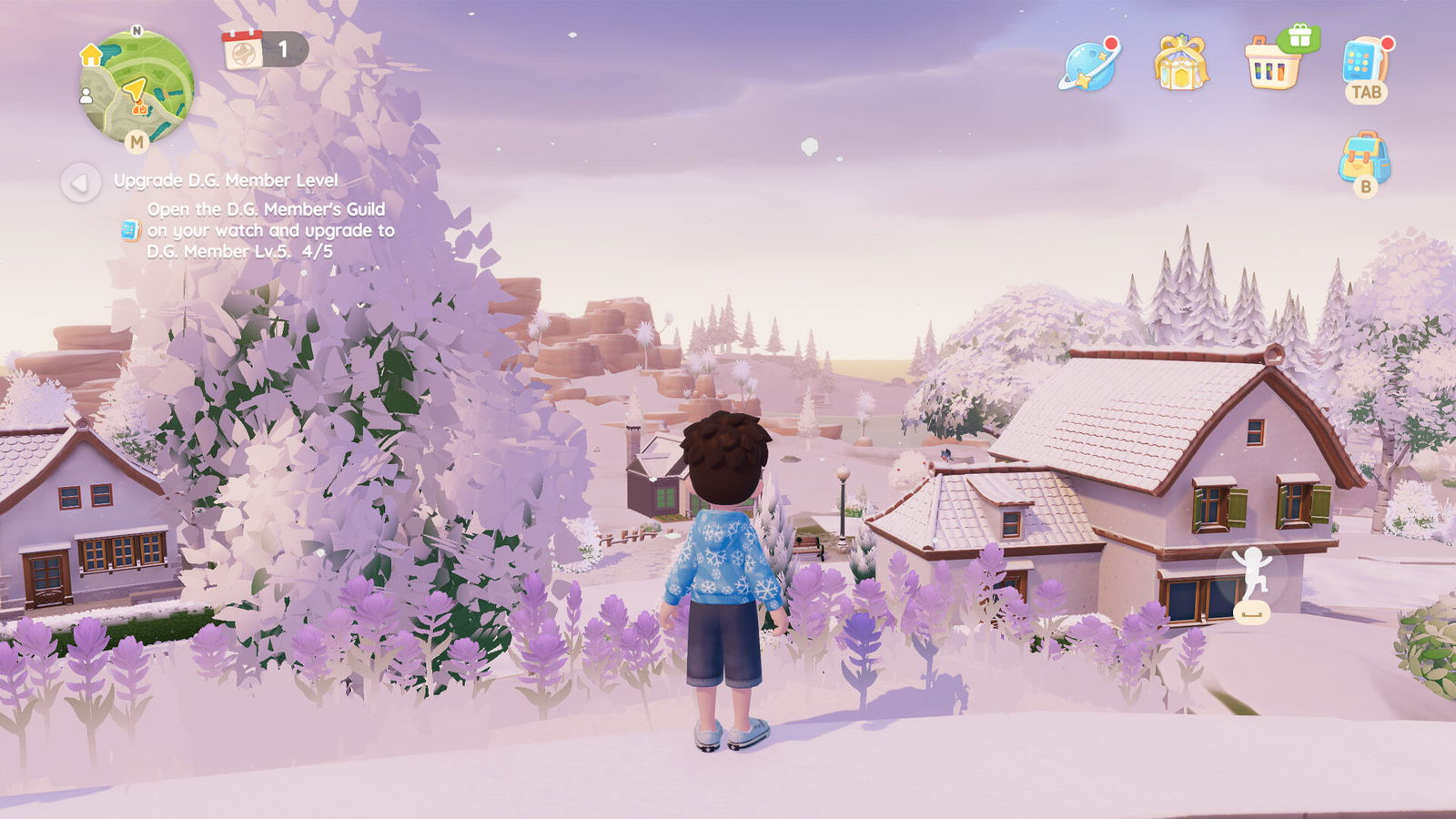Open the shop basket icon
The height and width of the screenshot is (819, 1456).
point(1274,63)
